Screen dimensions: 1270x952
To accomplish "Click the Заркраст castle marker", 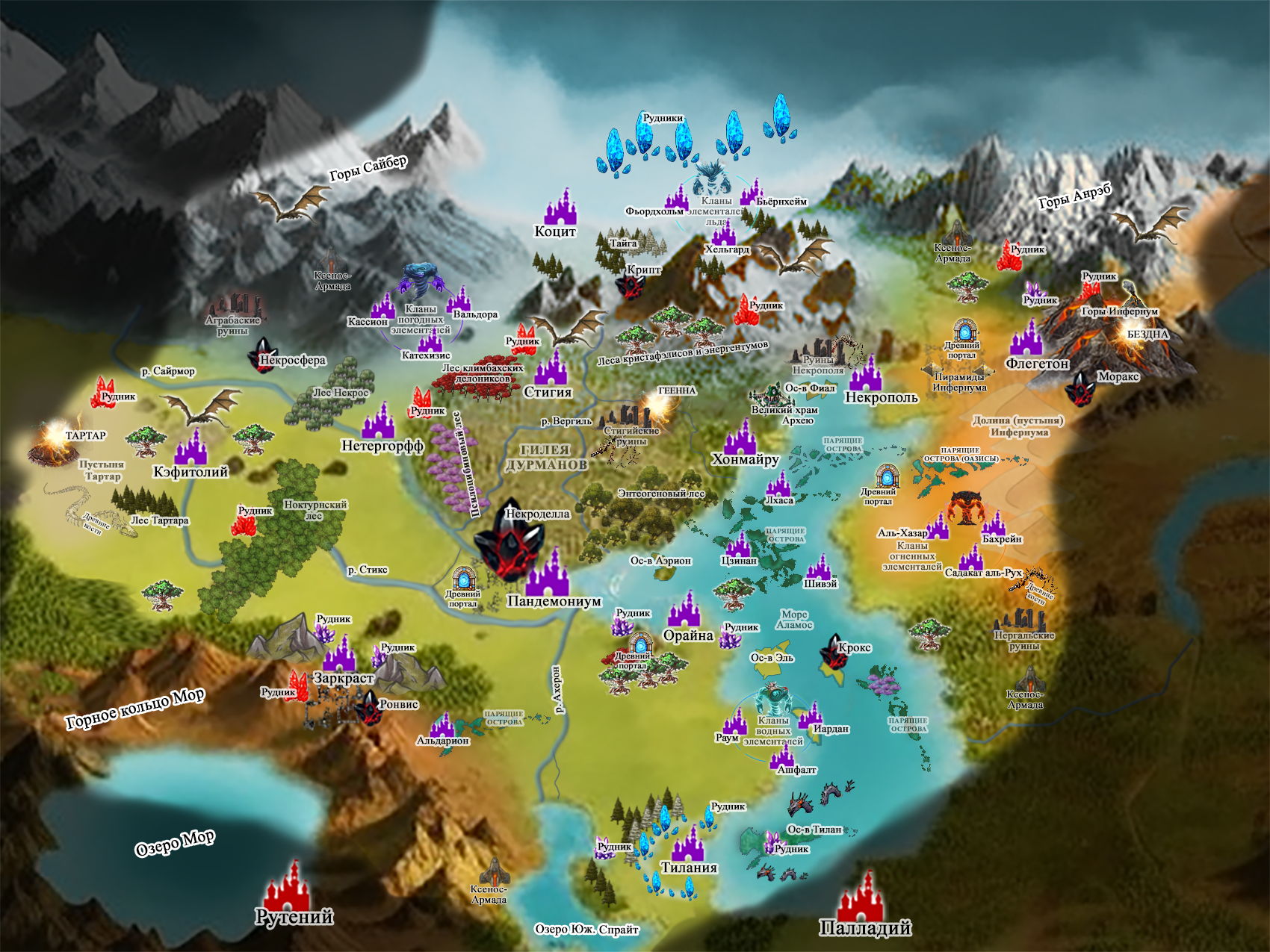I will pos(340,653).
